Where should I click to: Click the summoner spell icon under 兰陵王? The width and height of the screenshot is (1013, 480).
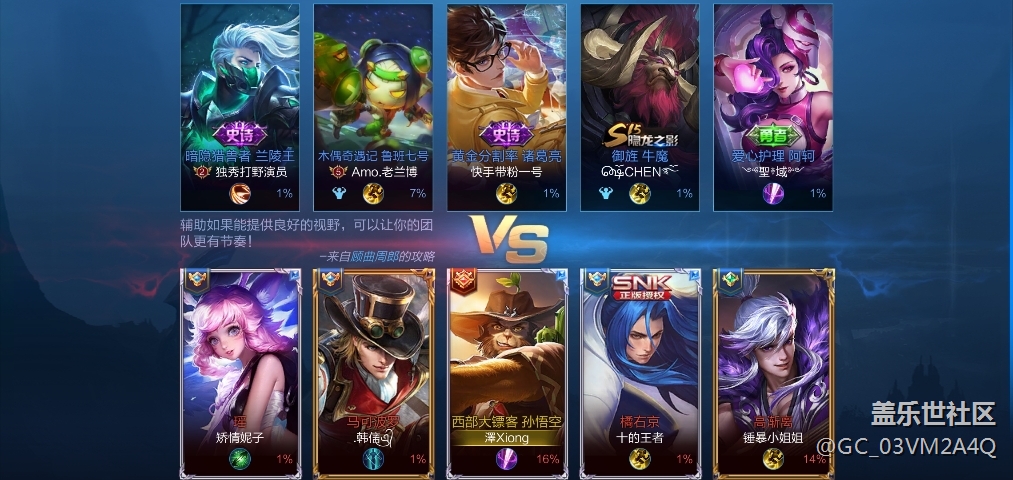coord(240,193)
